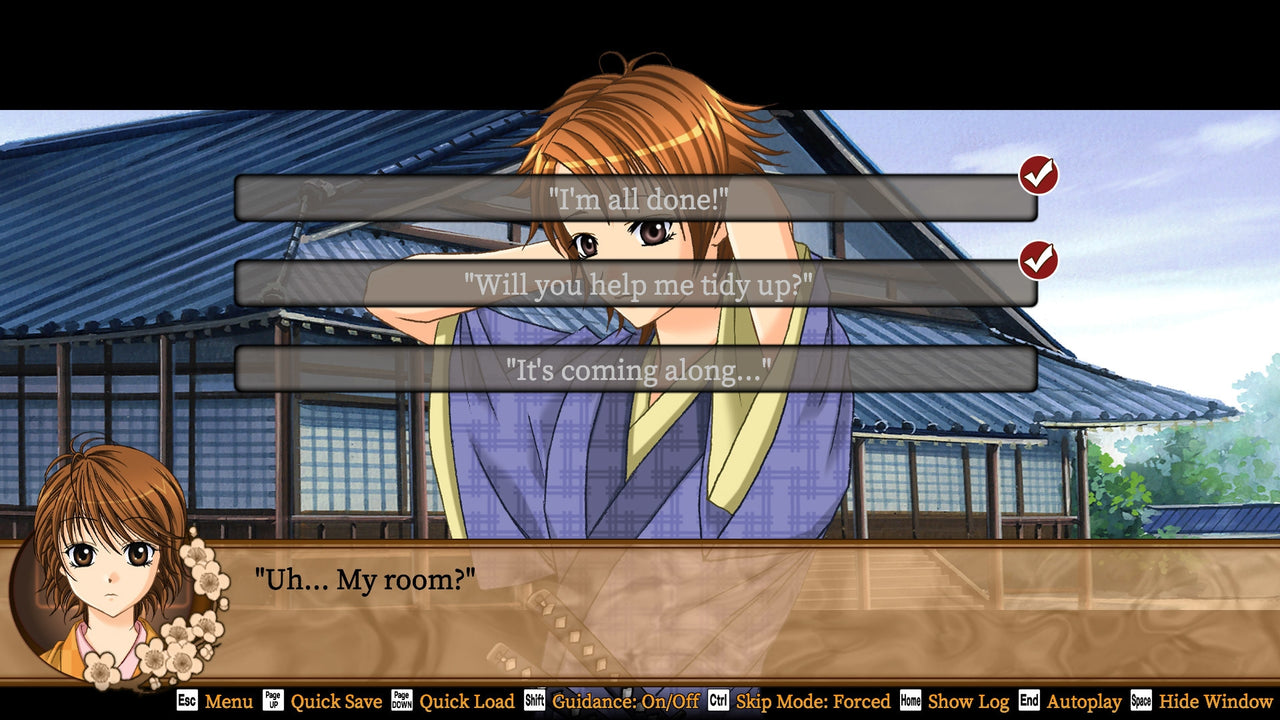Click the Page DOWN key icon for Quick Load
The height and width of the screenshot is (720, 1280).
404,702
